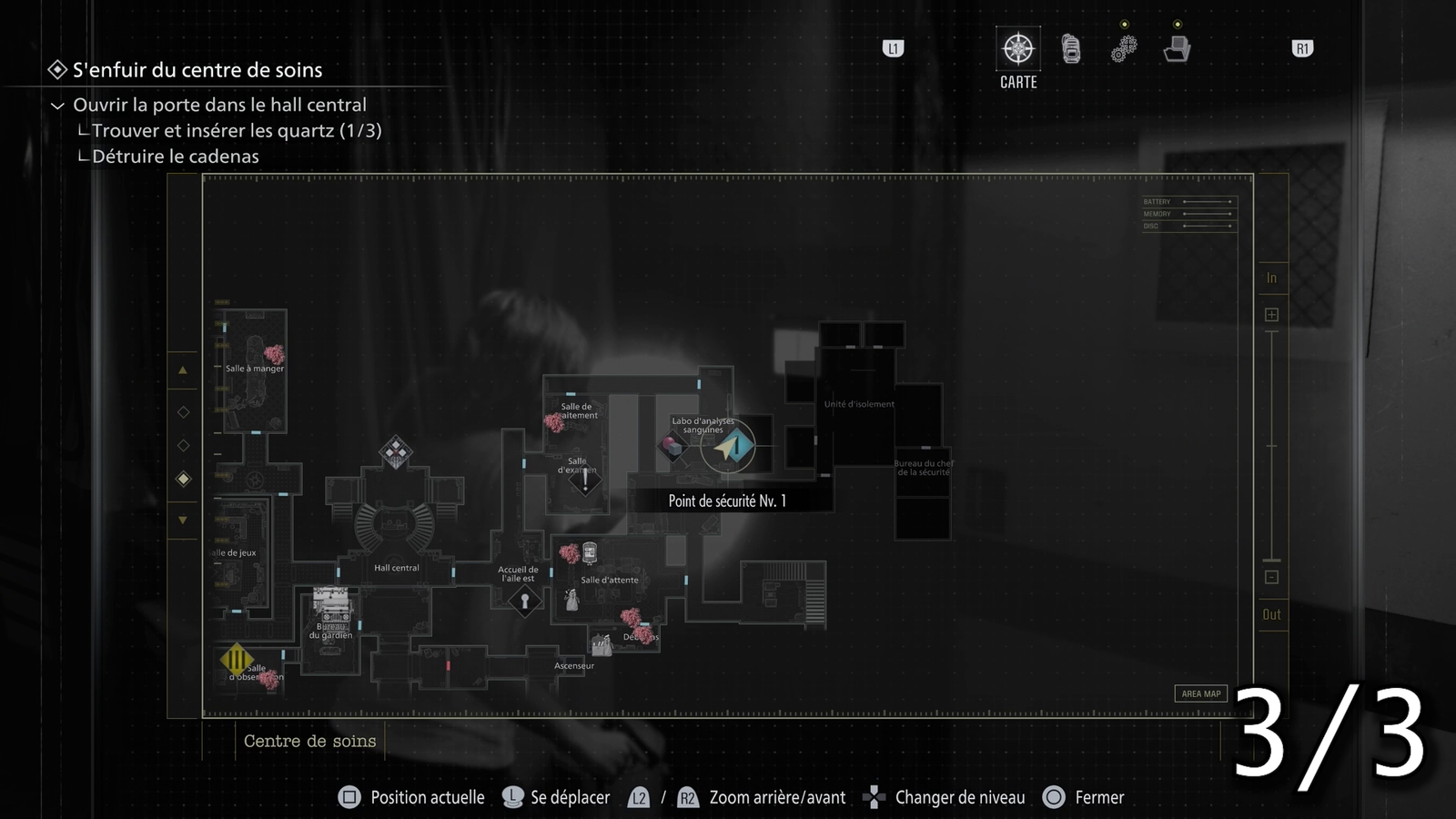Click the herb marker in Salle de traitement
1456x819 pixels.
point(553,422)
